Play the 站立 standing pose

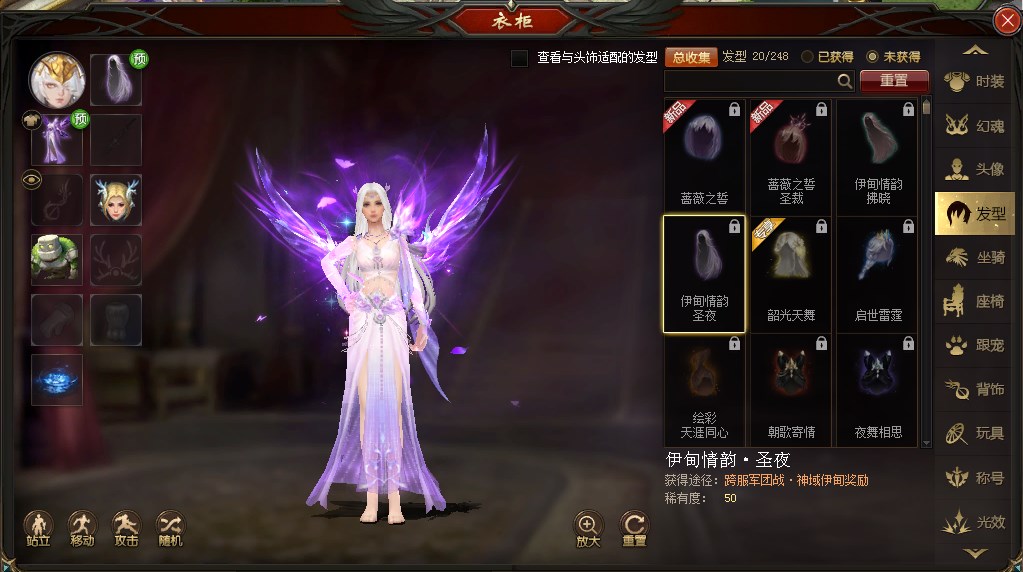pyautogui.click(x=38, y=527)
